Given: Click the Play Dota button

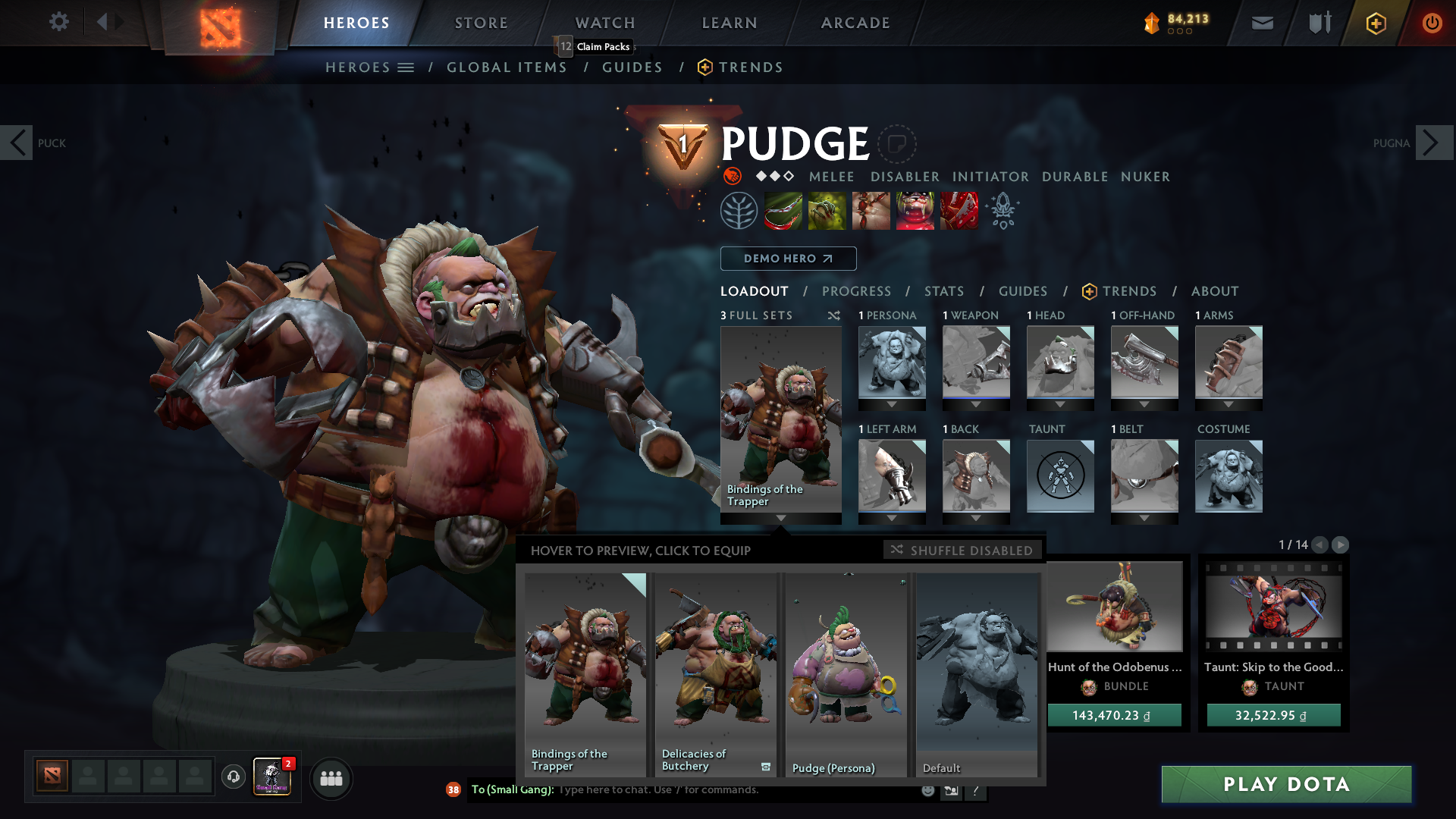Looking at the screenshot, I should click(1286, 784).
